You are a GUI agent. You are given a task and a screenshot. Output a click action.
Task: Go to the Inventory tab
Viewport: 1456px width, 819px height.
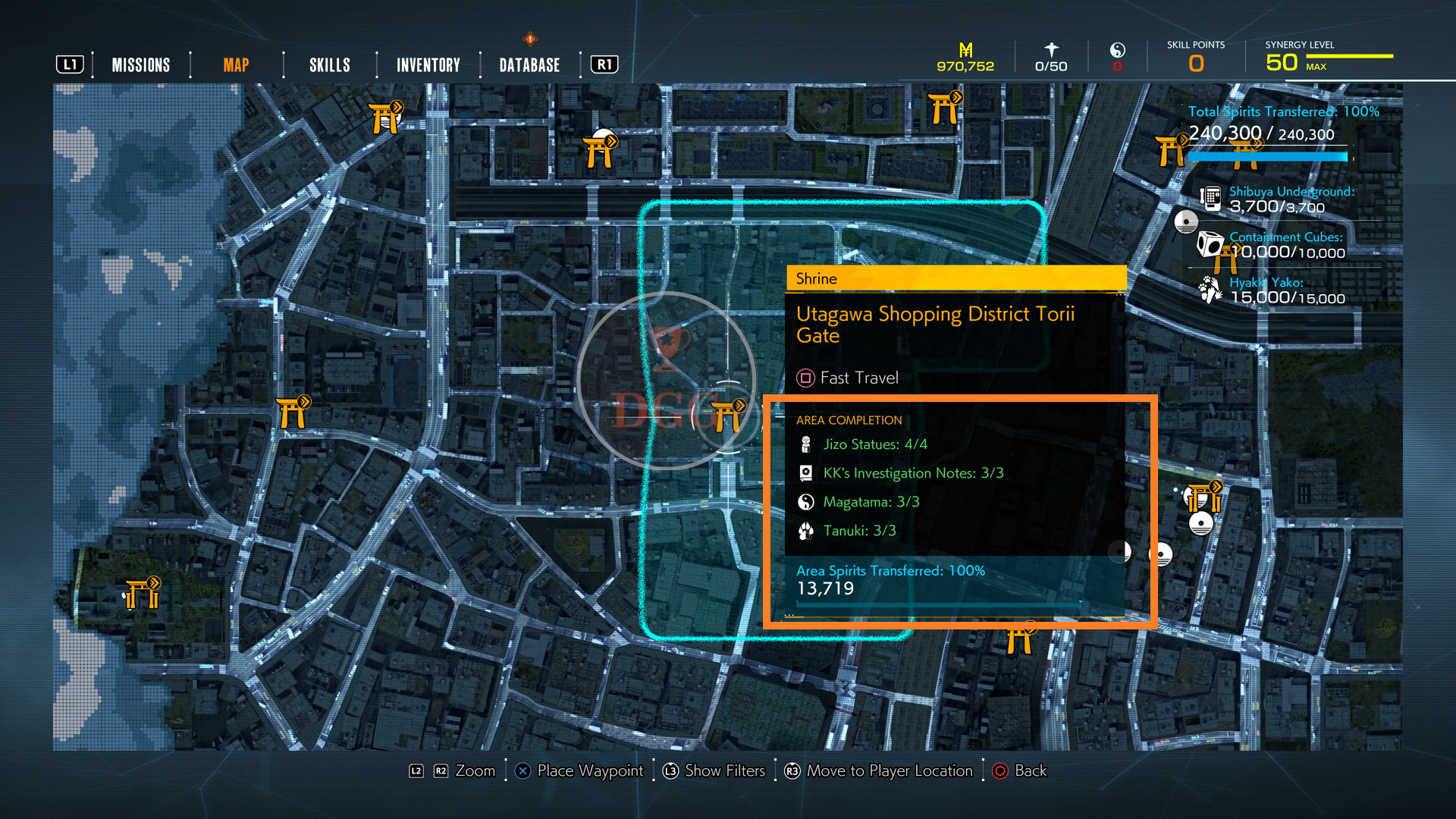[428, 65]
